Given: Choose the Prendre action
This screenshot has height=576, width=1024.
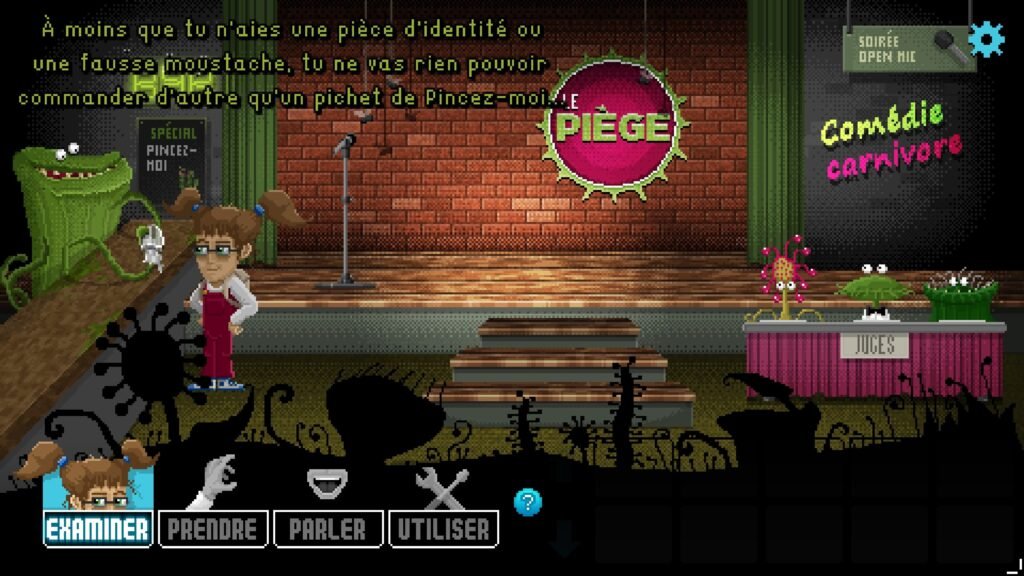Looking at the screenshot, I should click(212, 529).
